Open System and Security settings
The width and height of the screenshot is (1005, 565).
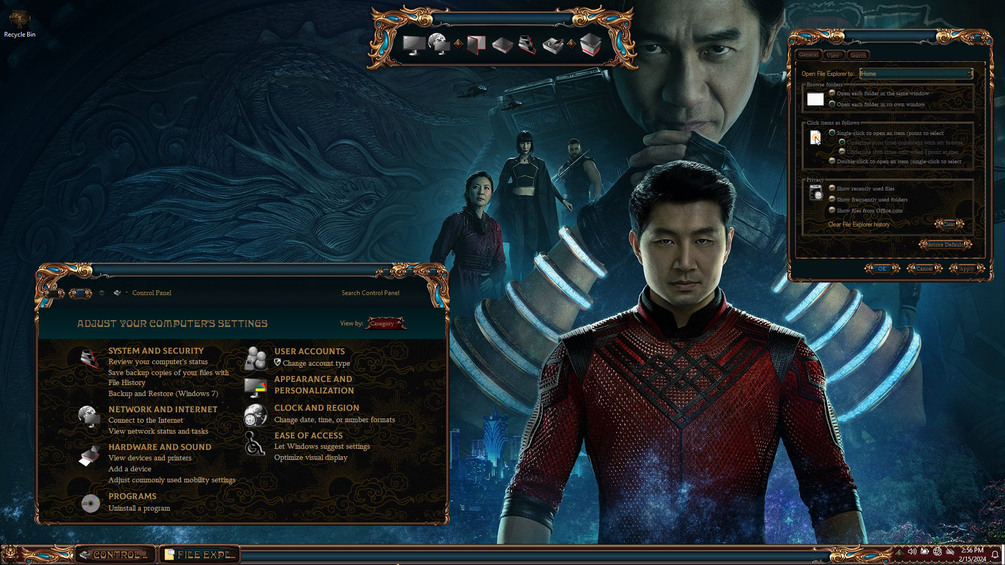pyautogui.click(x=156, y=351)
